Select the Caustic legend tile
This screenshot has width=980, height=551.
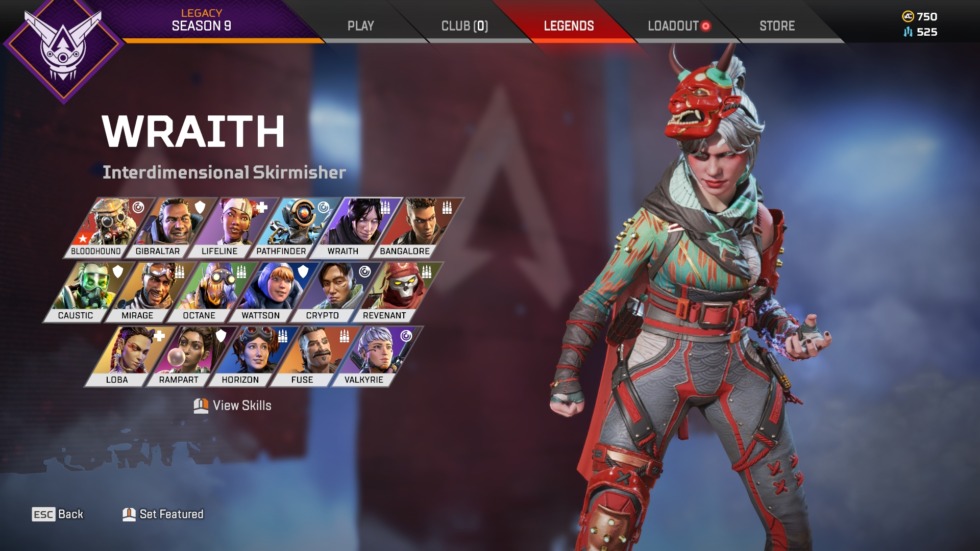click(x=76, y=291)
